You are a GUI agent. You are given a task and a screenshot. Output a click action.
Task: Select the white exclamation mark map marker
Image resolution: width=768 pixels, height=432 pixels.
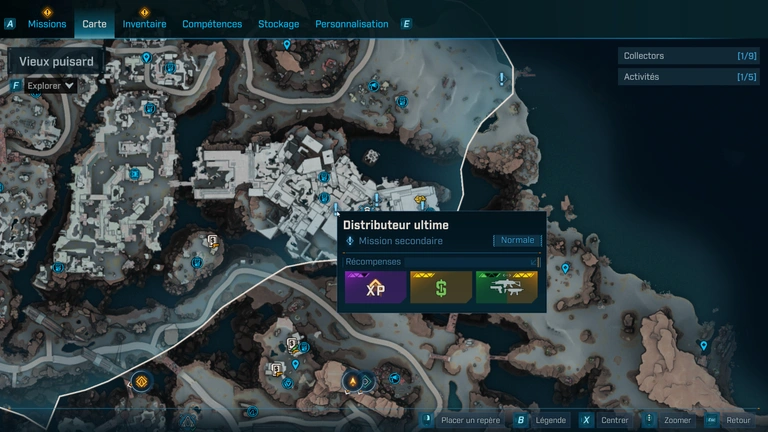(x=502, y=77)
